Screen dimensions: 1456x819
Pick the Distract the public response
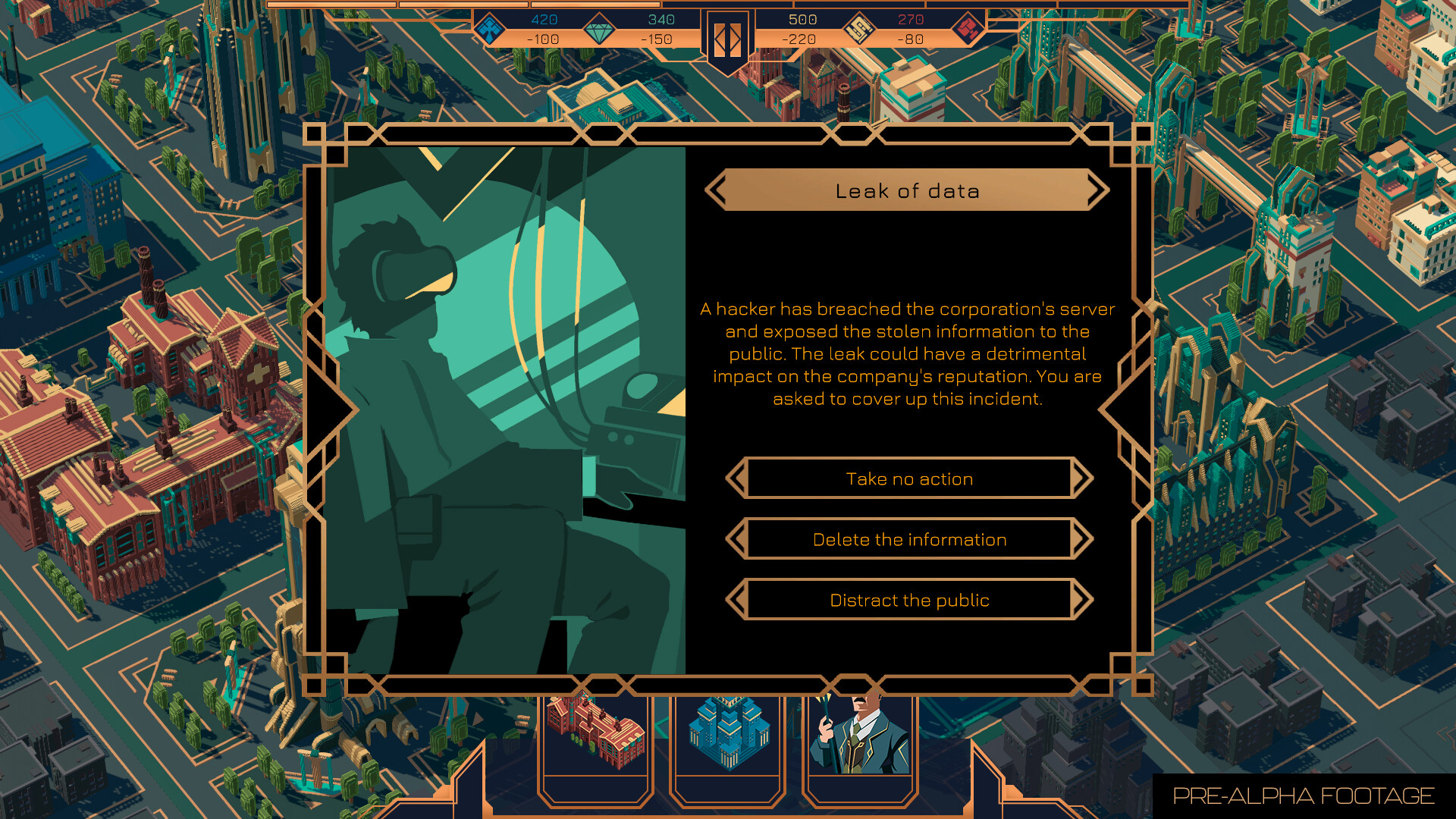click(x=909, y=599)
